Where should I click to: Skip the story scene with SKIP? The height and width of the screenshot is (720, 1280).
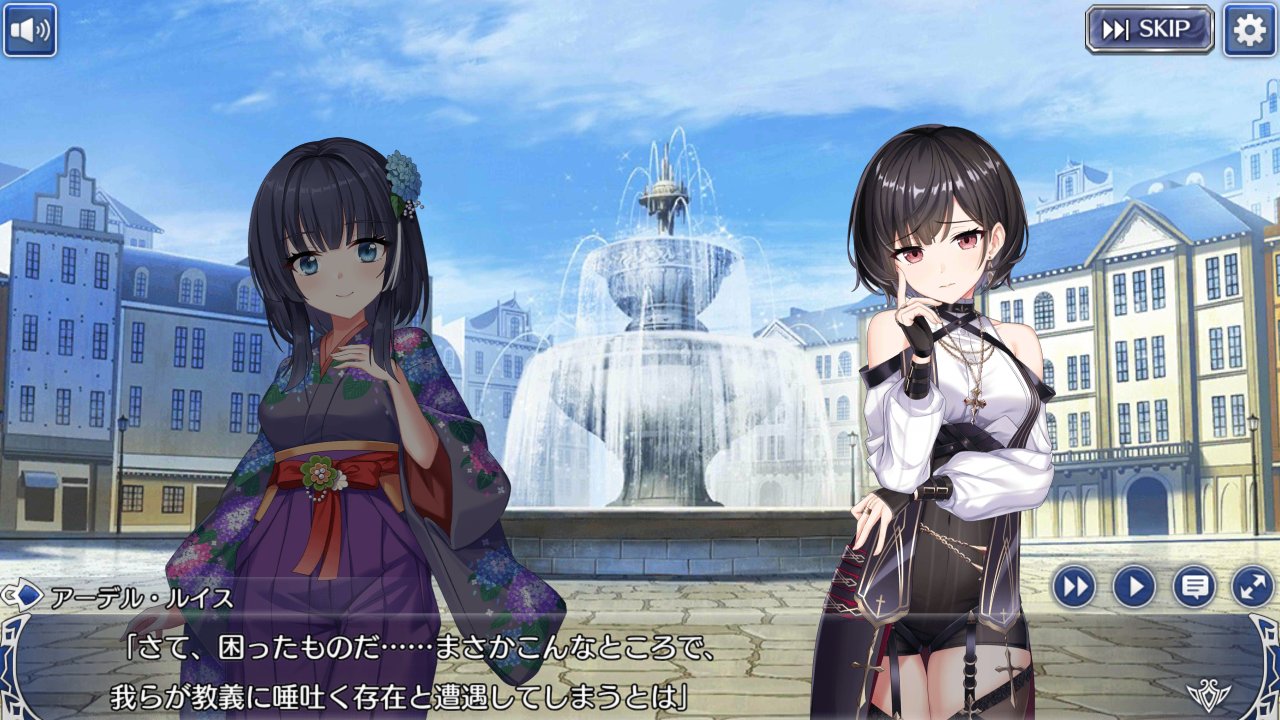tap(1149, 30)
